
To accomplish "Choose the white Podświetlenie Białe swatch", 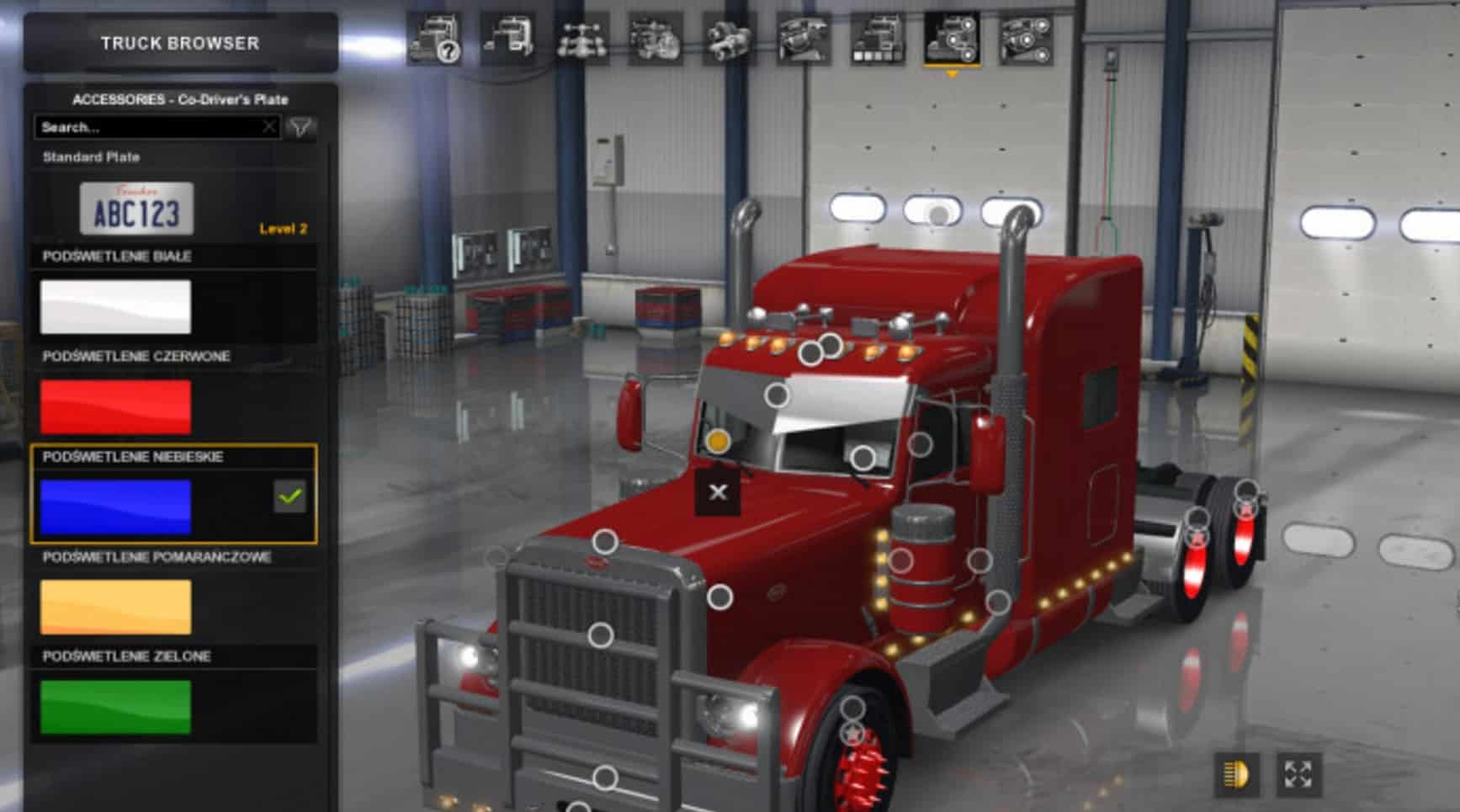I will 115,307.
